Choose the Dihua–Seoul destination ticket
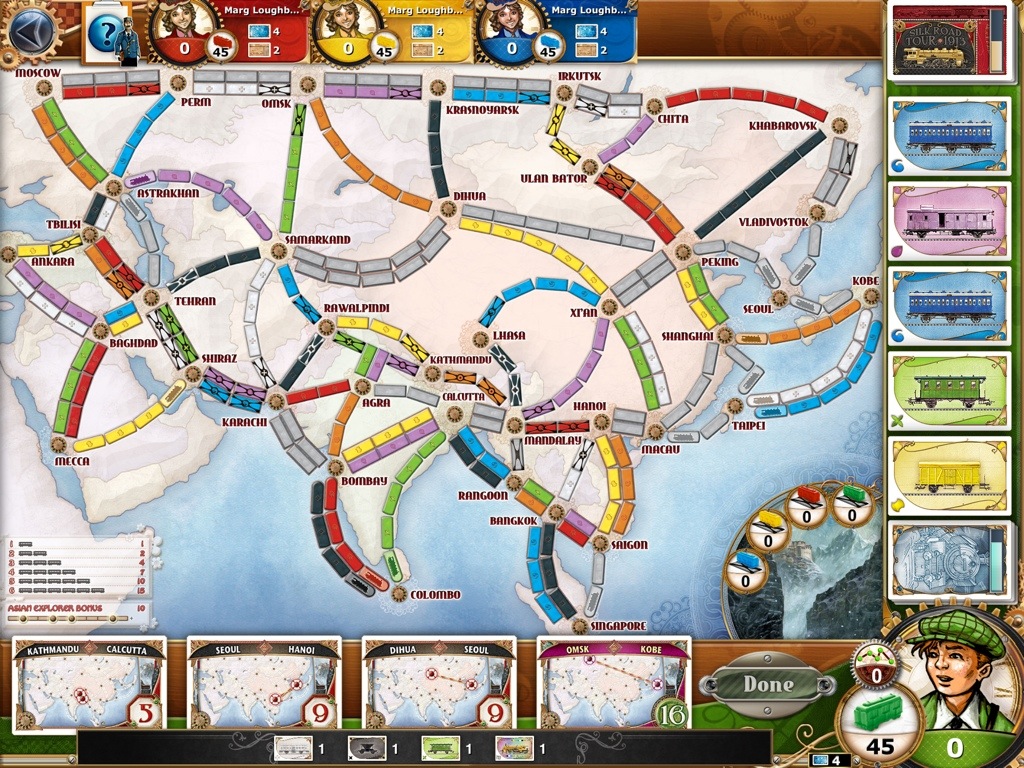This screenshot has width=1024, height=768. coord(438,684)
